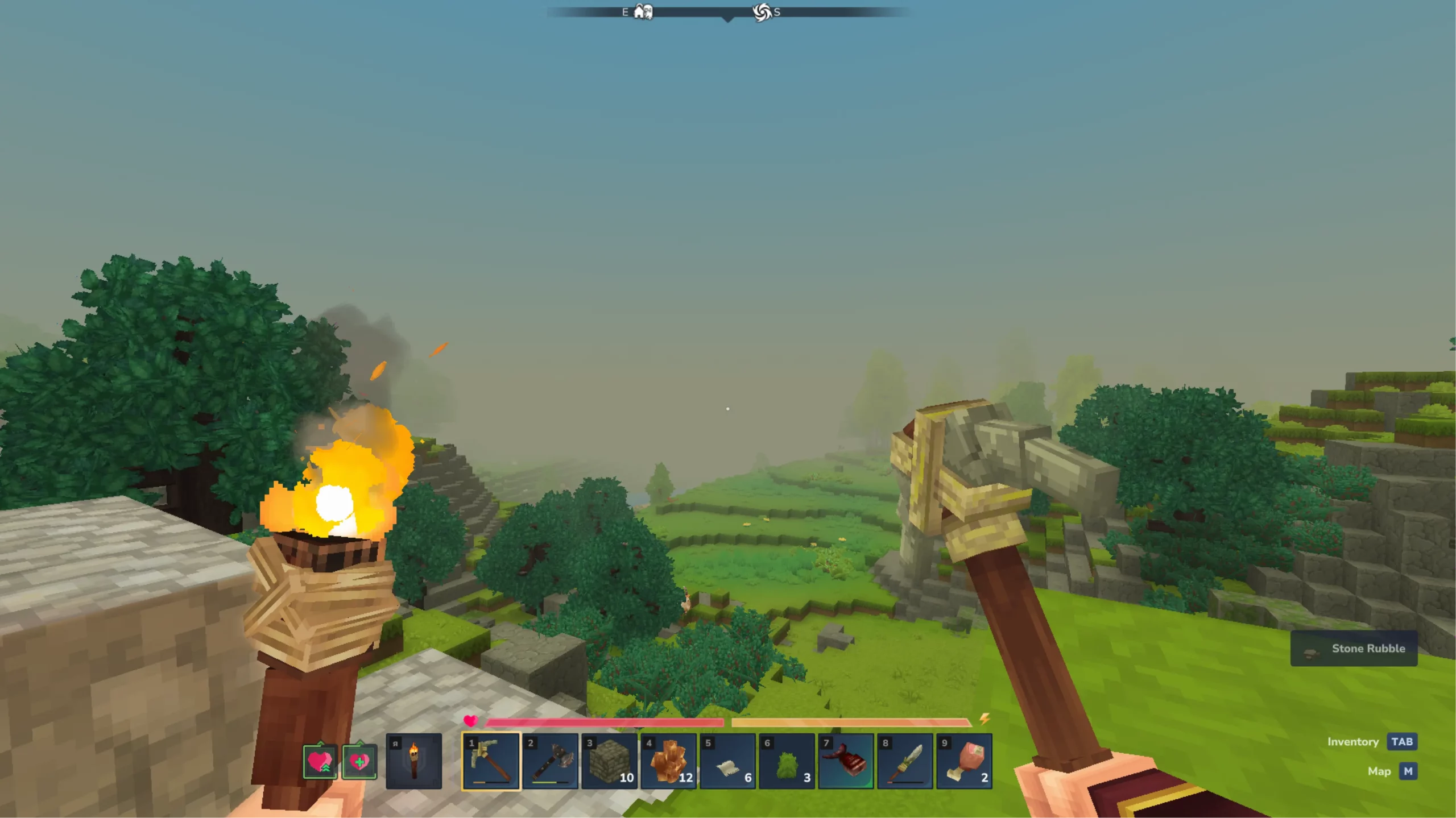Image resolution: width=1456 pixels, height=818 pixels.
Task: Select the raw meat drumstick slot
Action: point(964,761)
